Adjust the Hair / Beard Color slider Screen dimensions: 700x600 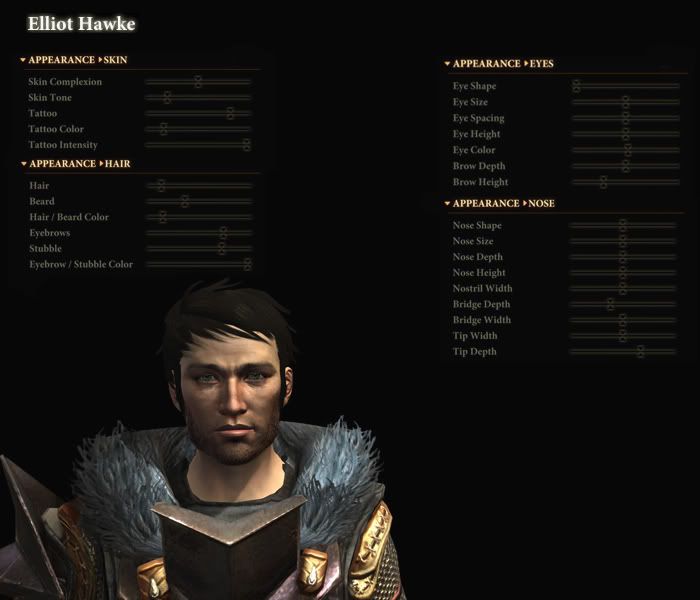coord(163,217)
